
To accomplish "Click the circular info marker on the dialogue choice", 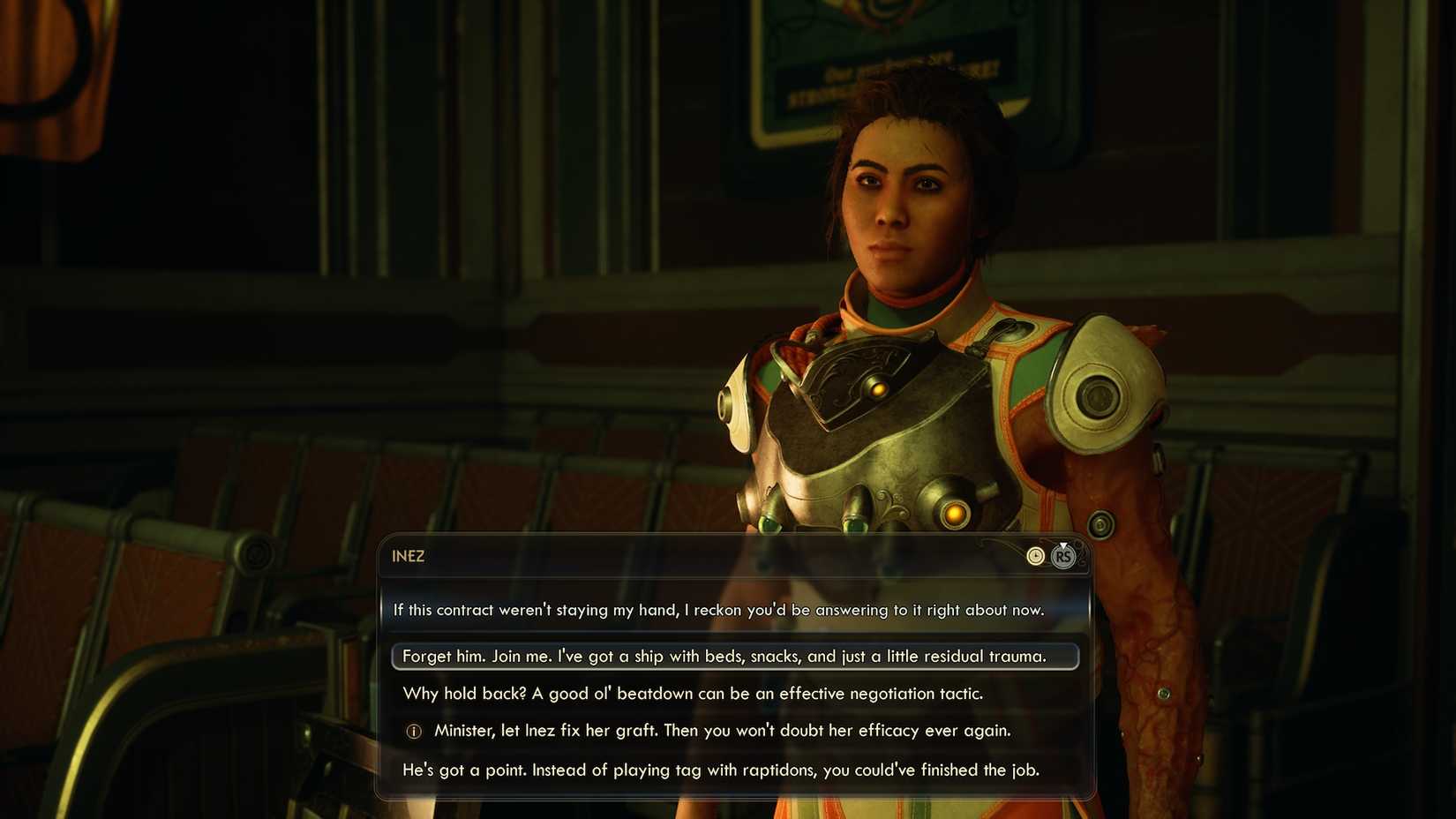I will (x=413, y=731).
